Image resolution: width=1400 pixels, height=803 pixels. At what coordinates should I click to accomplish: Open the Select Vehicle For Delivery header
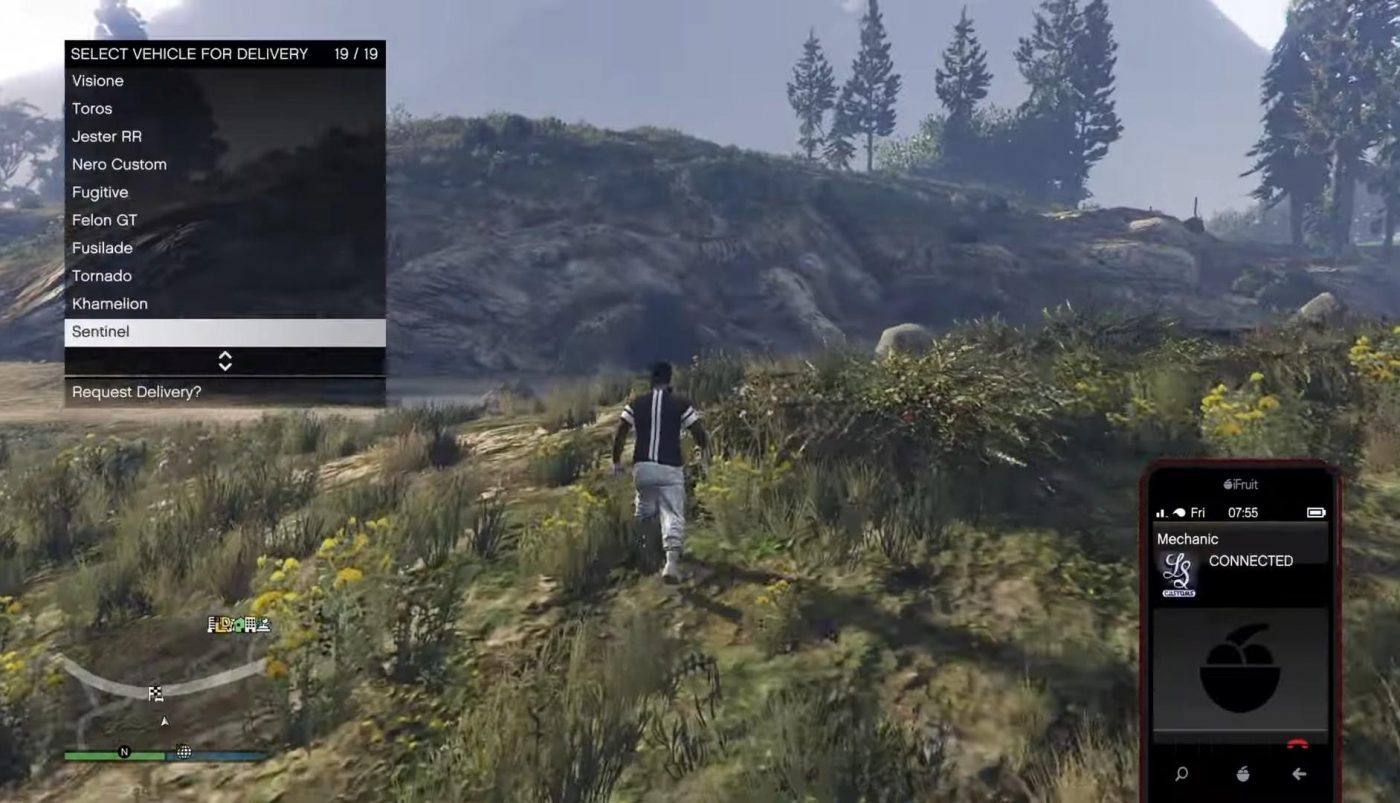point(190,53)
